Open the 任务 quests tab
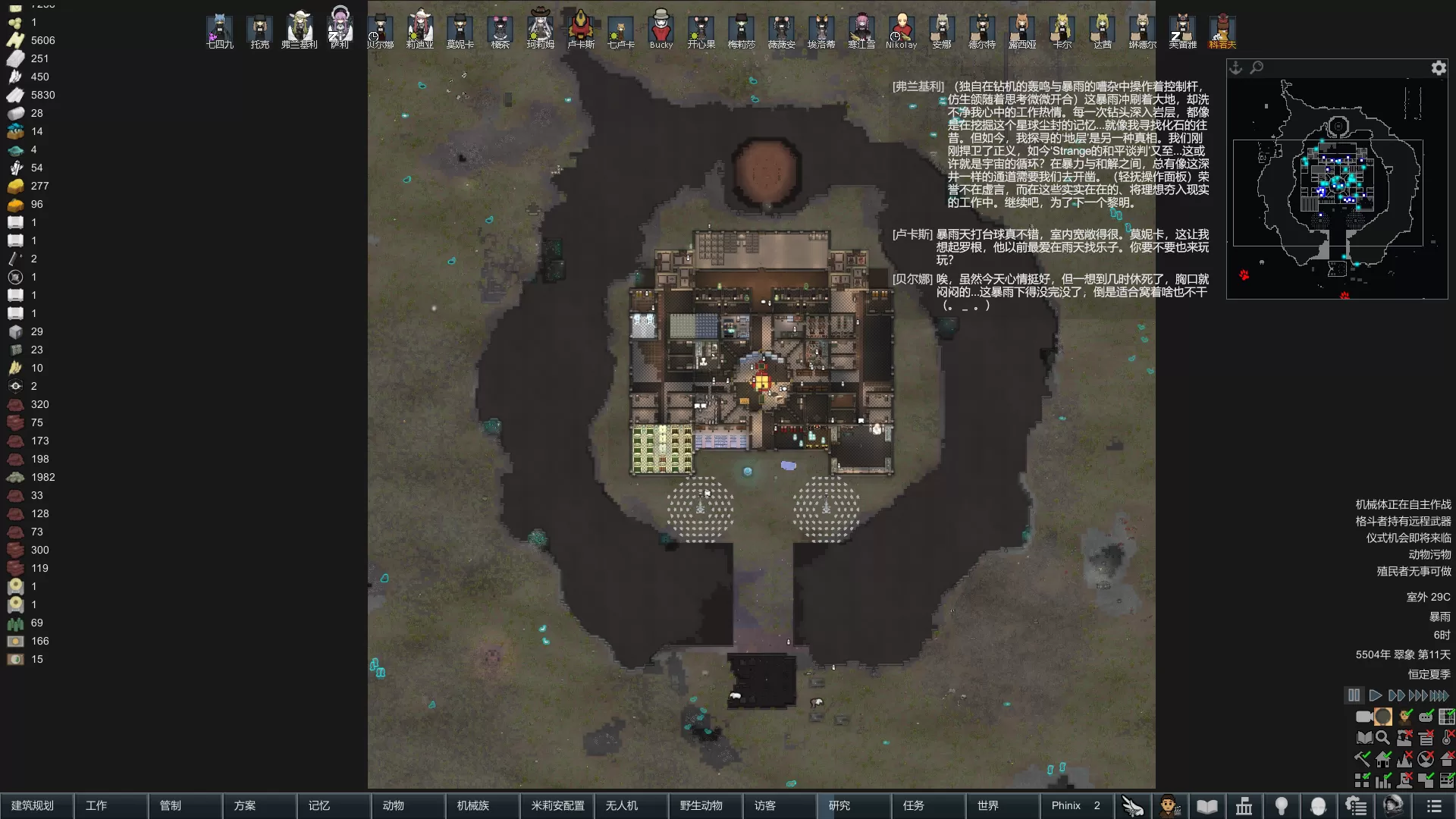1456x819 pixels. (914, 805)
